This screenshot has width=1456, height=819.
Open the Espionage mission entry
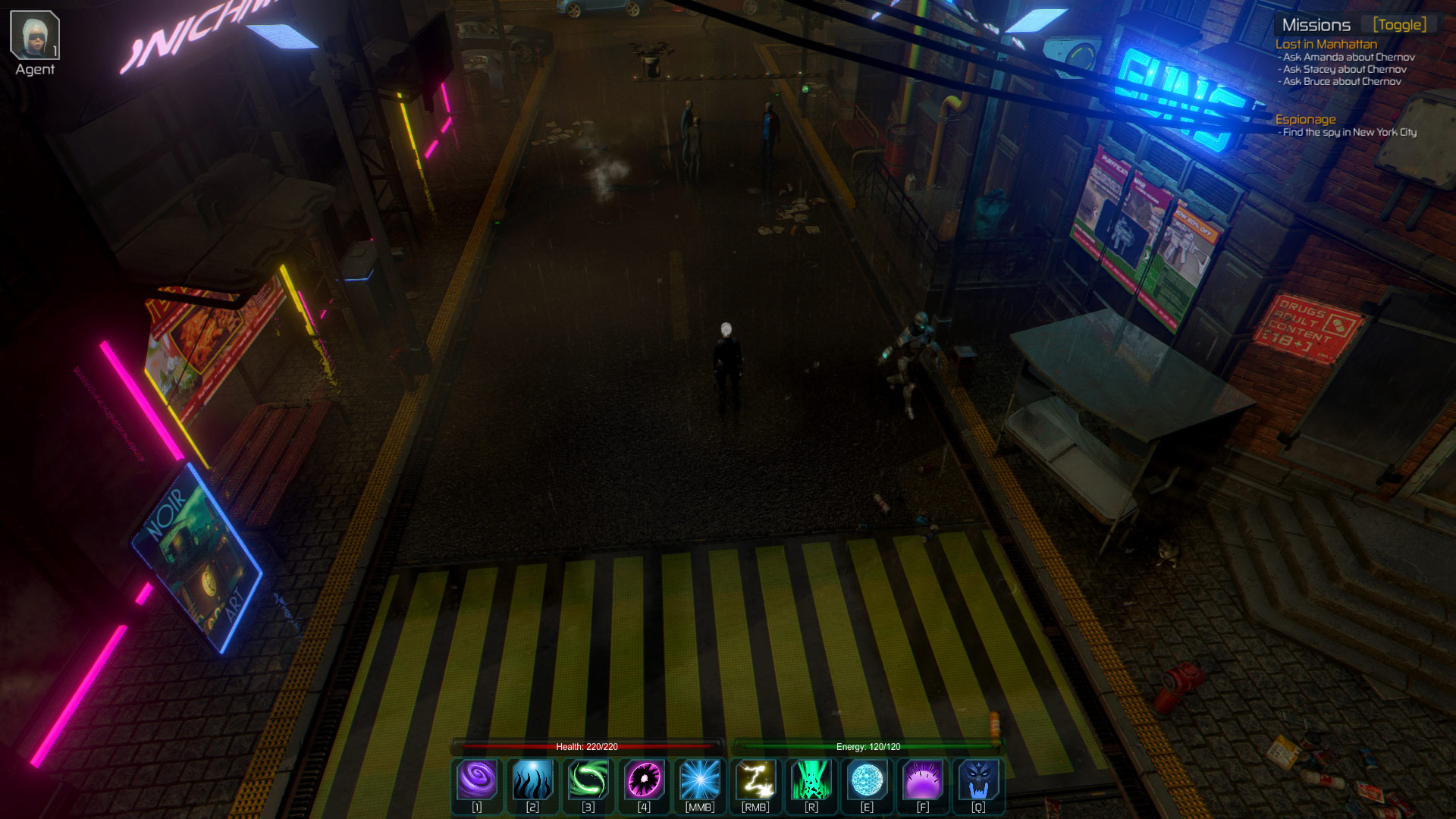click(x=1305, y=119)
